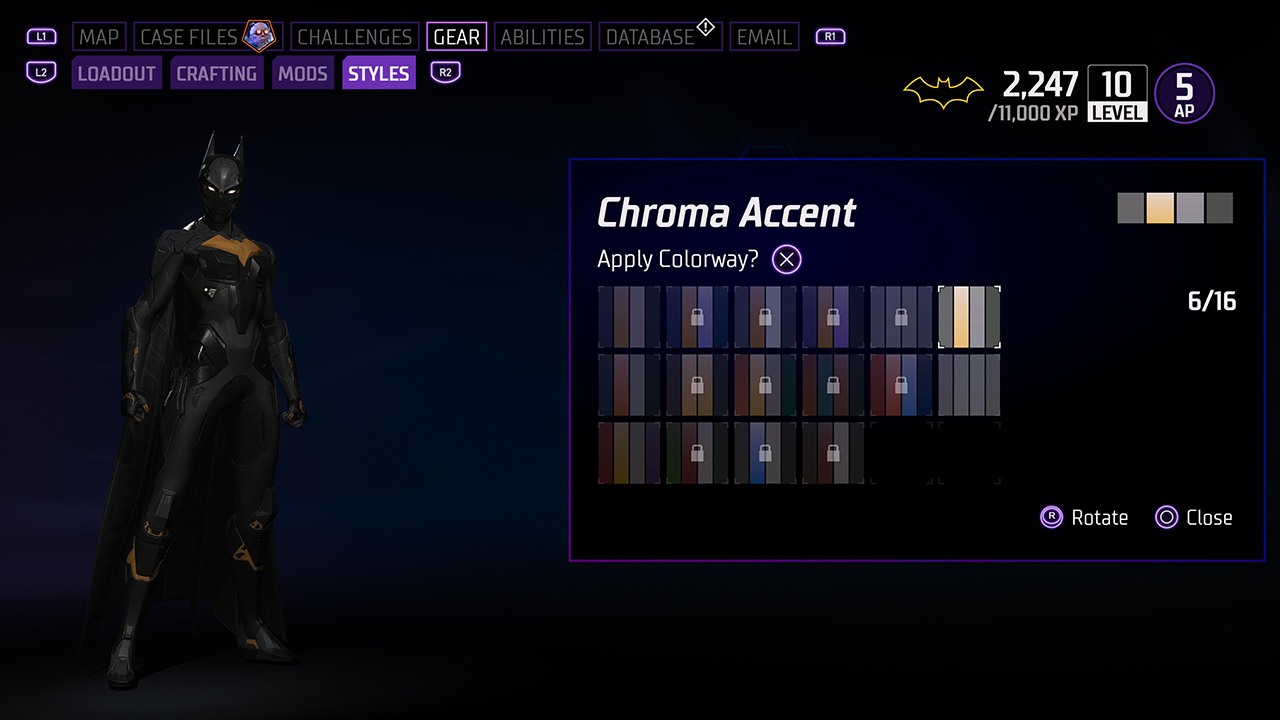Open the EMAIL tab
The width and height of the screenshot is (1280, 720).
tap(764, 37)
